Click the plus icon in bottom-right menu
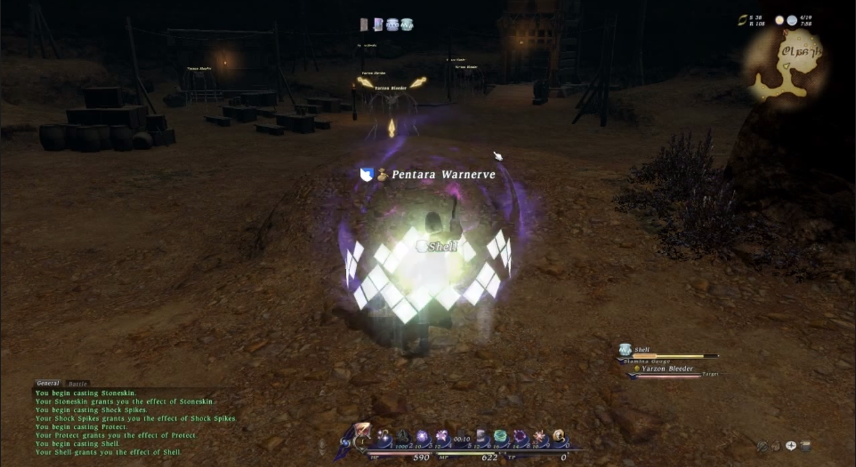The image size is (856, 467). (791, 446)
